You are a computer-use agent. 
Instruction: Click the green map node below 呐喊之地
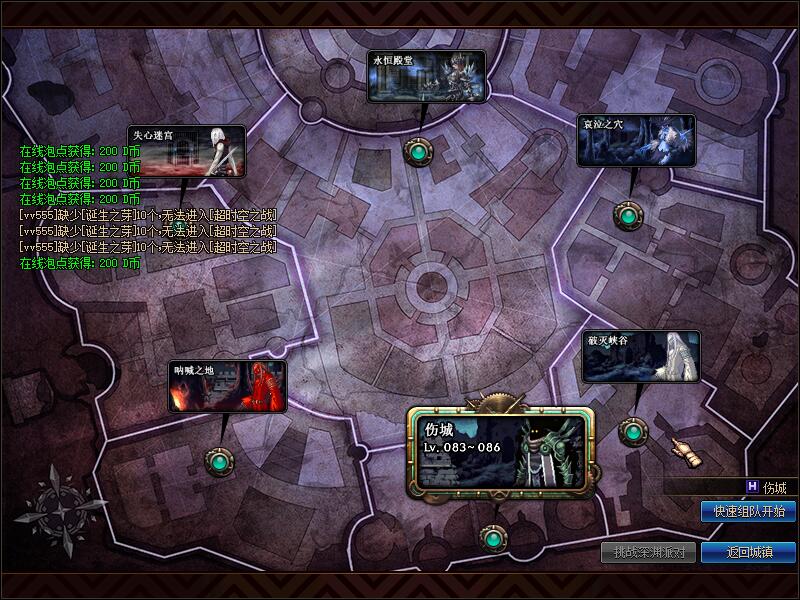[219, 461]
